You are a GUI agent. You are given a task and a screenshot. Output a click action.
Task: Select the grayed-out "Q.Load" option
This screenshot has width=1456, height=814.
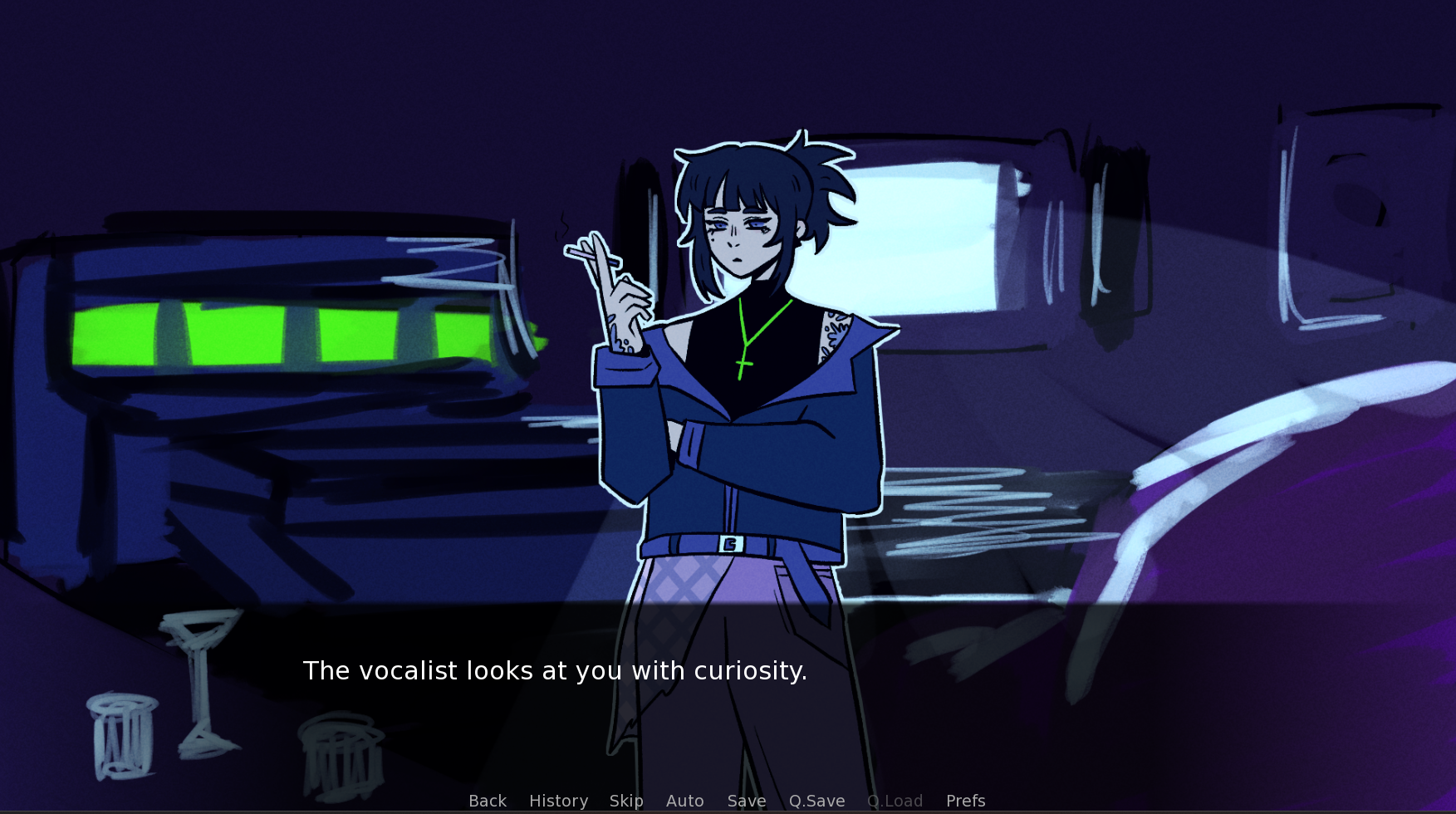(895, 801)
